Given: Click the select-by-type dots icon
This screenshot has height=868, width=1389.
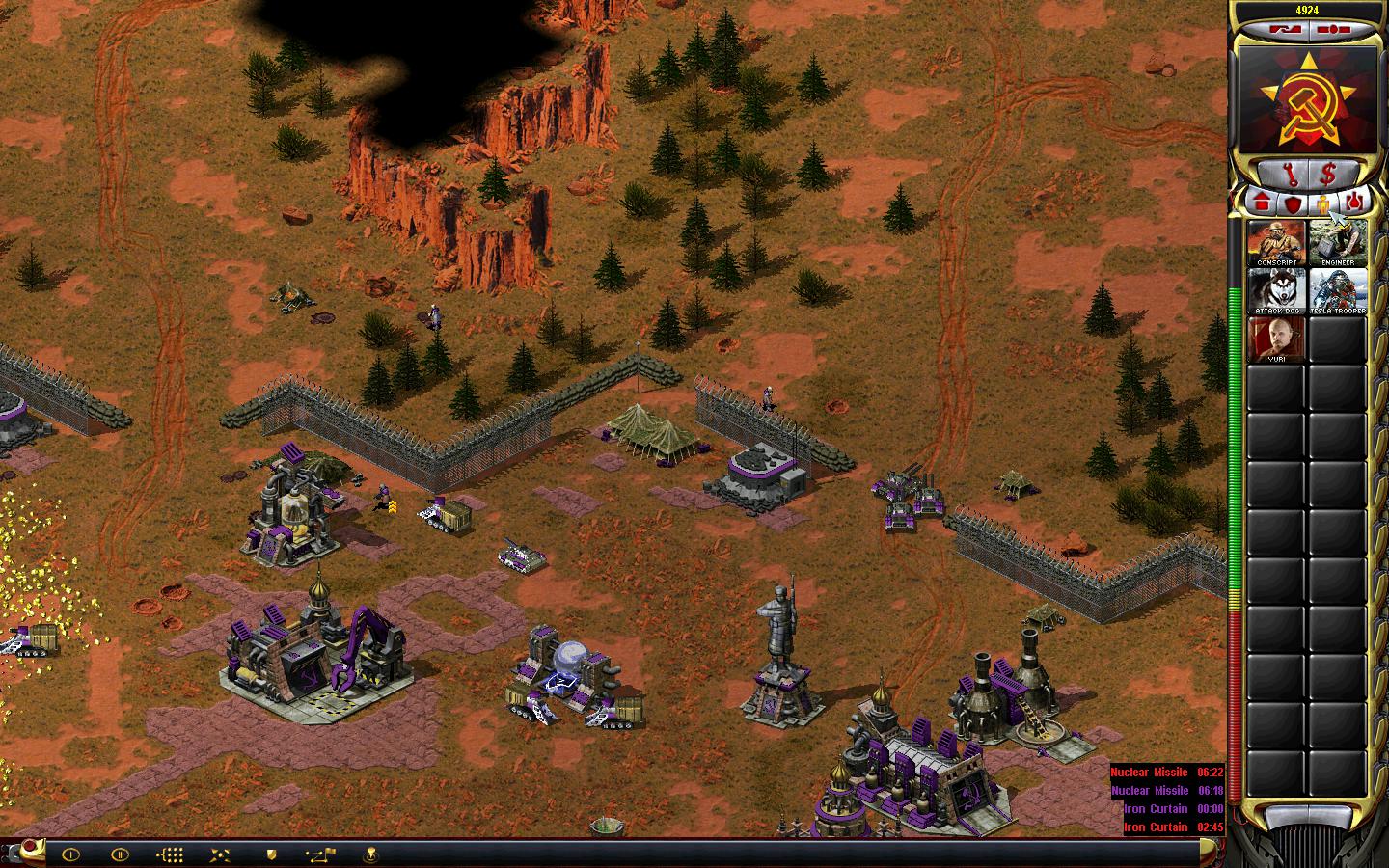Looking at the screenshot, I should pos(170,854).
